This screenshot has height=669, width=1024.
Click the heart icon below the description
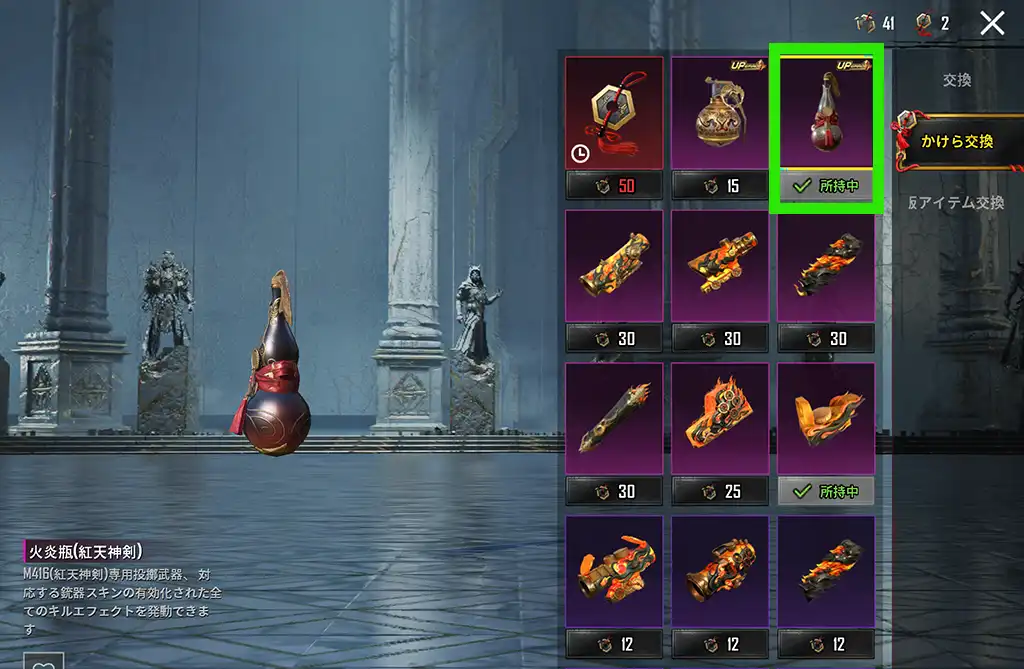click(43, 662)
